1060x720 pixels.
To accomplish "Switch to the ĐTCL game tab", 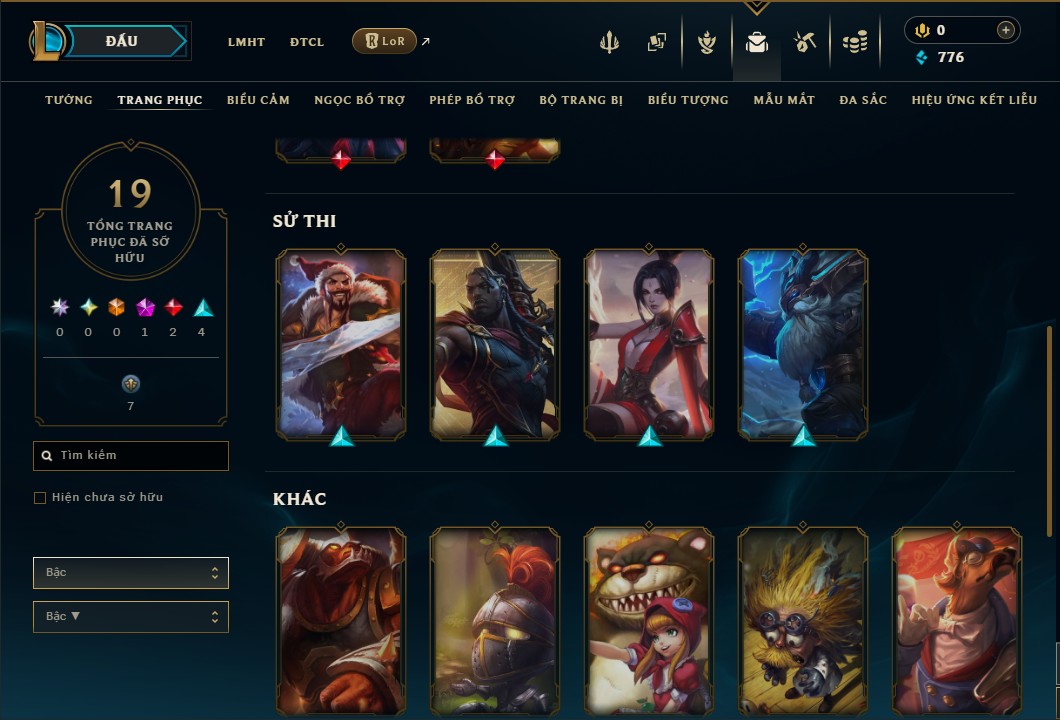I will 307,42.
